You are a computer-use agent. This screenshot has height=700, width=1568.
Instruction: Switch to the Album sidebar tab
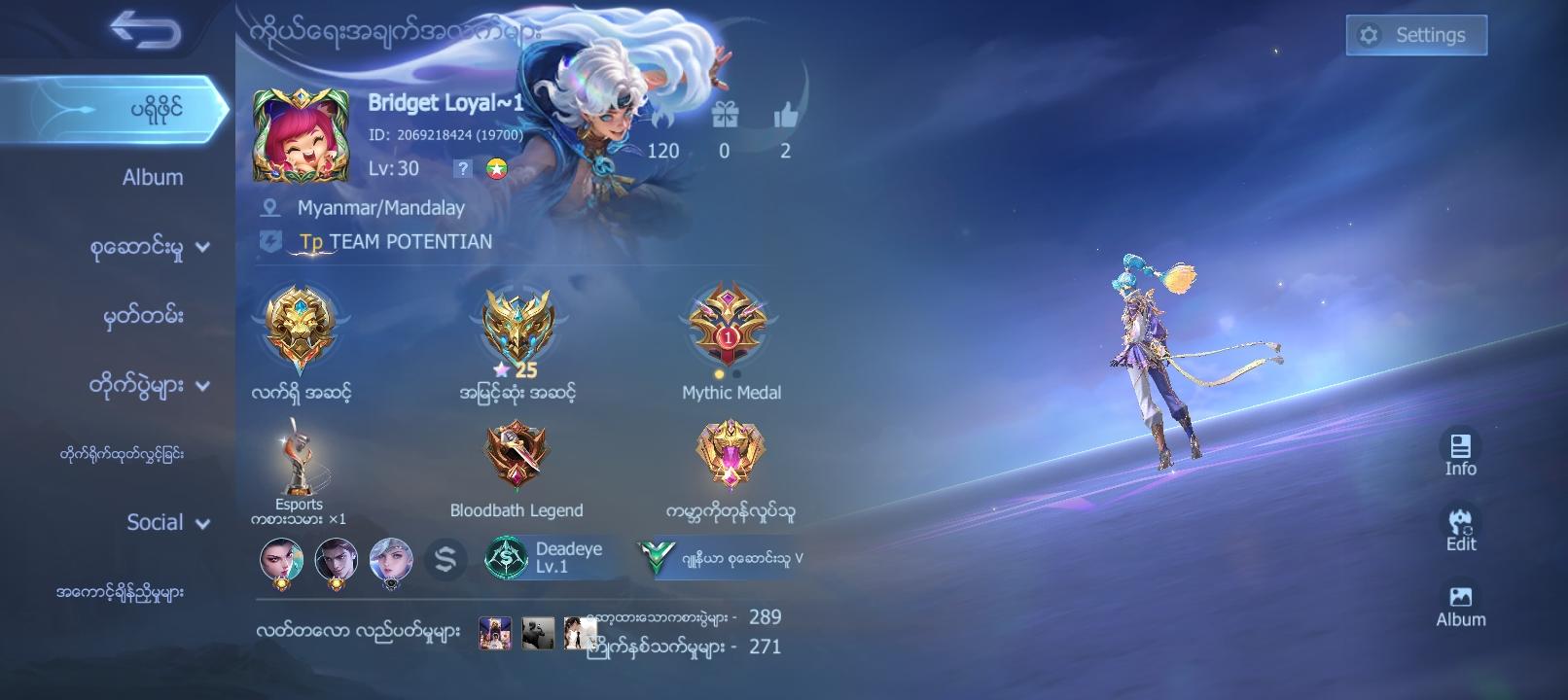tap(151, 177)
